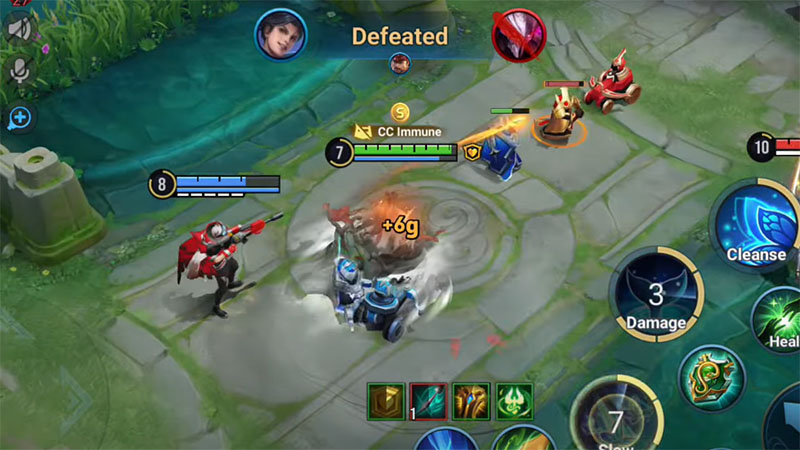
Task: Activate the Cleanse ability
Action: (x=755, y=228)
